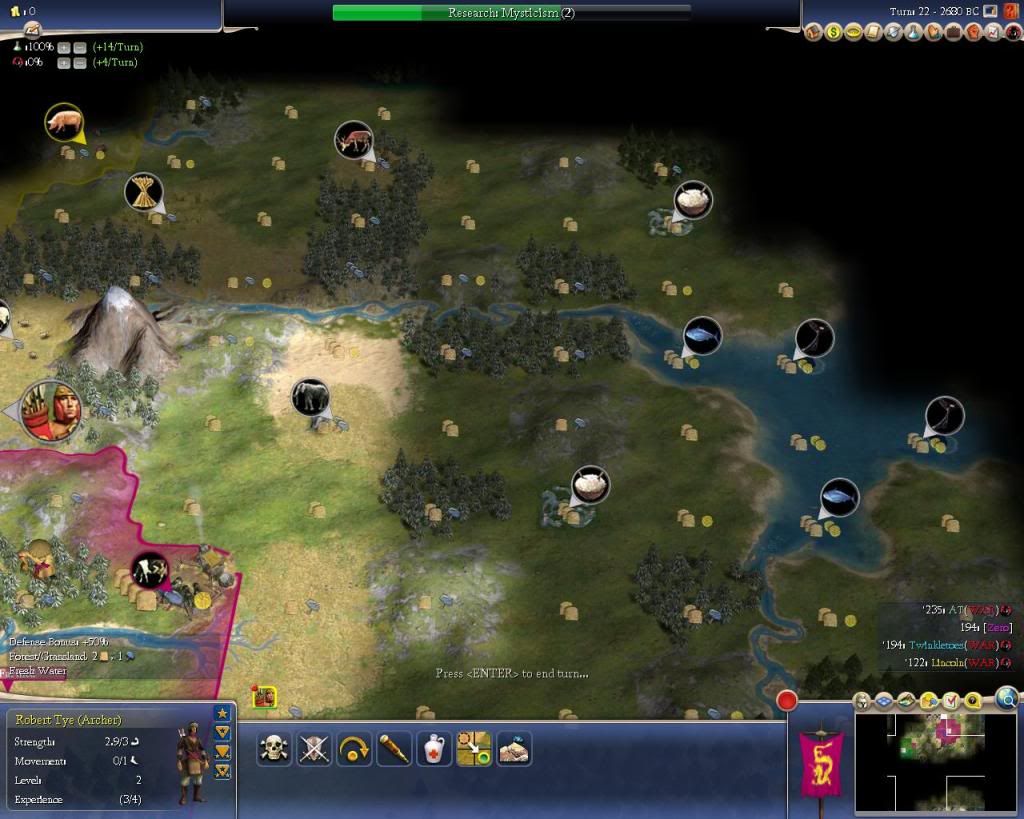Click the terrain explore action icon

514,749
